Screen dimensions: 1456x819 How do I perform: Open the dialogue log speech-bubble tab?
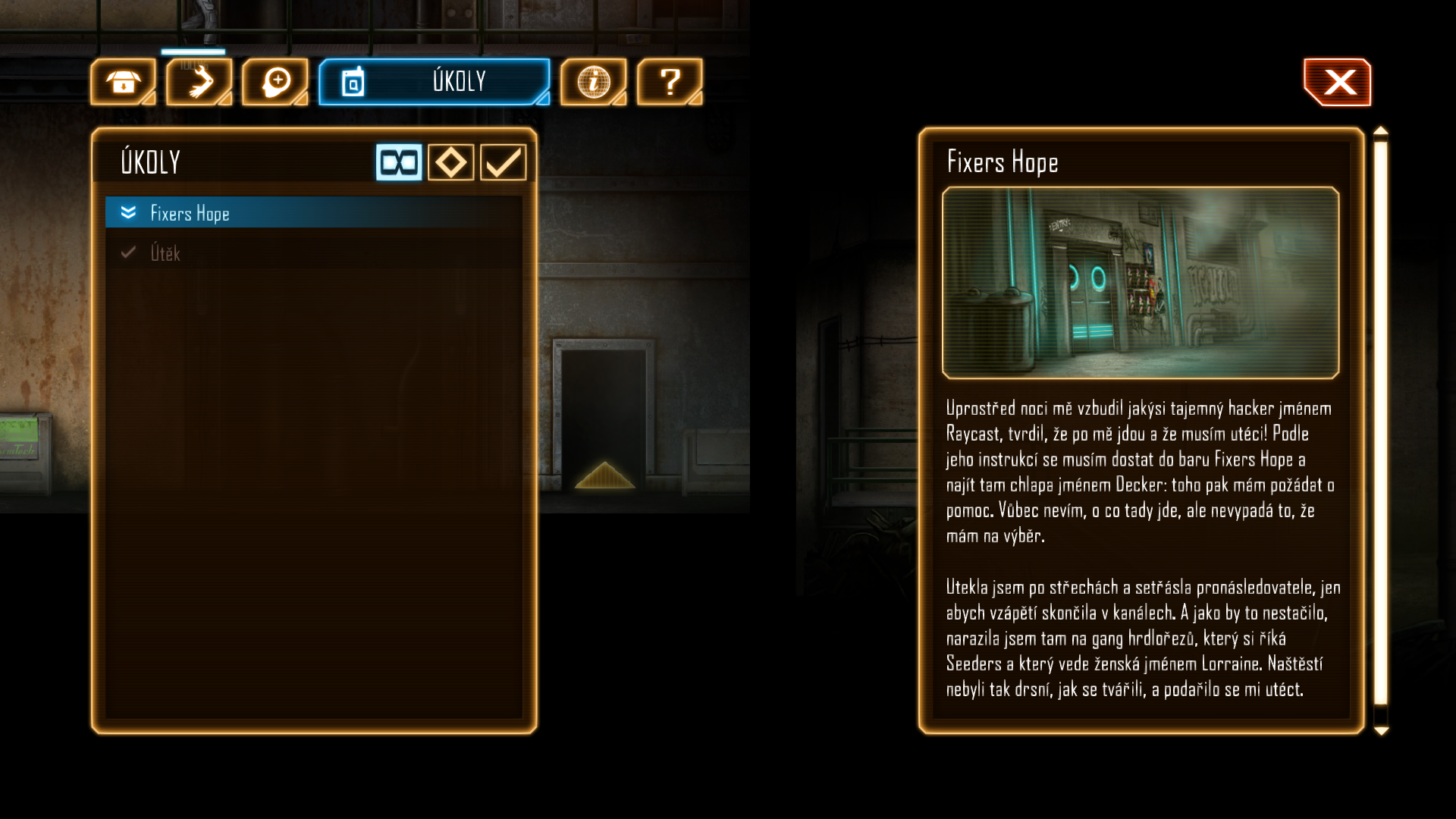tap(275, 82)
